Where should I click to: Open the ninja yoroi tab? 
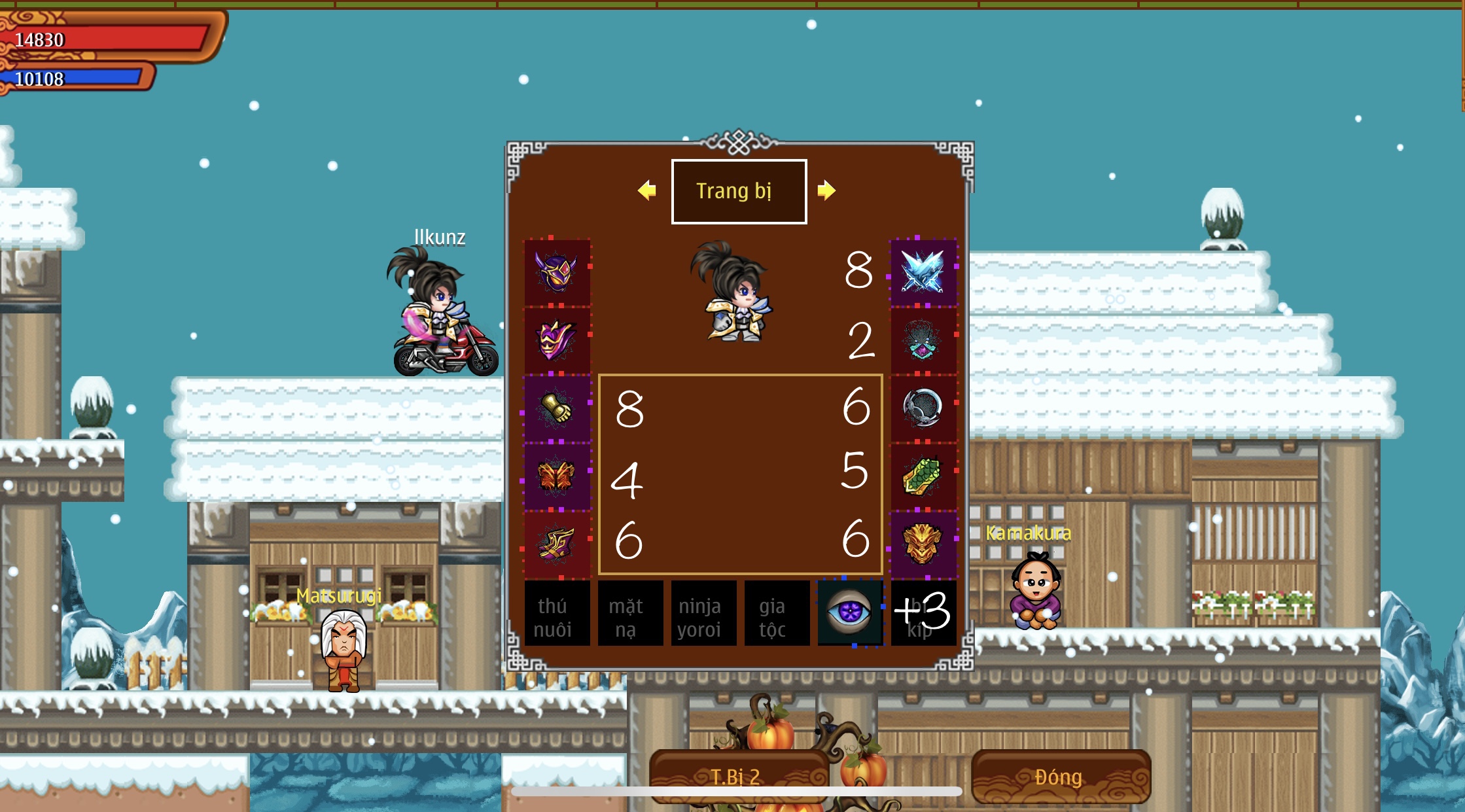pyautogui.click(x=703, y=614)
